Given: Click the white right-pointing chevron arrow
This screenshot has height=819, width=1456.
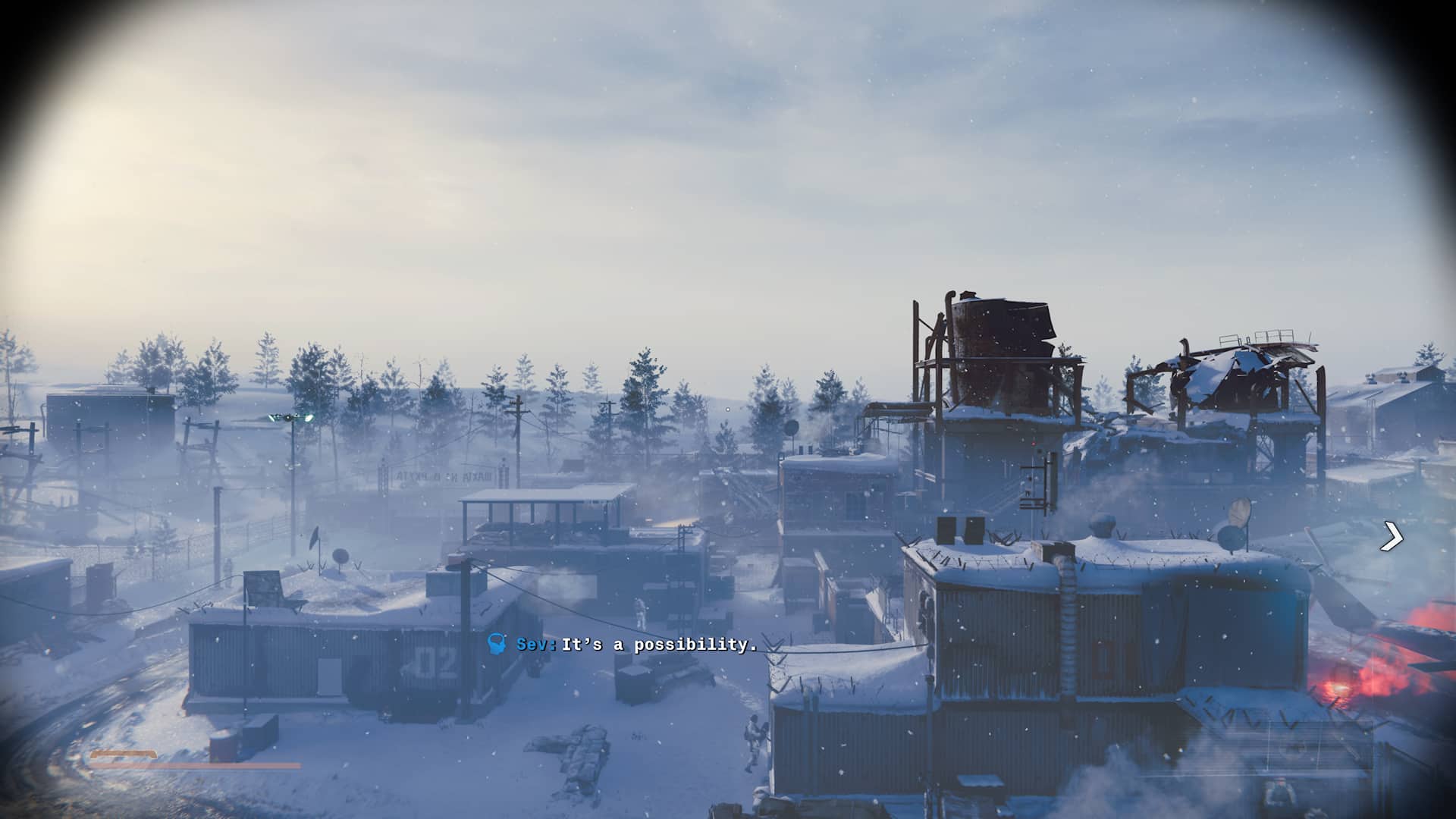Looking at the screenshot, I should [1392, 537].
